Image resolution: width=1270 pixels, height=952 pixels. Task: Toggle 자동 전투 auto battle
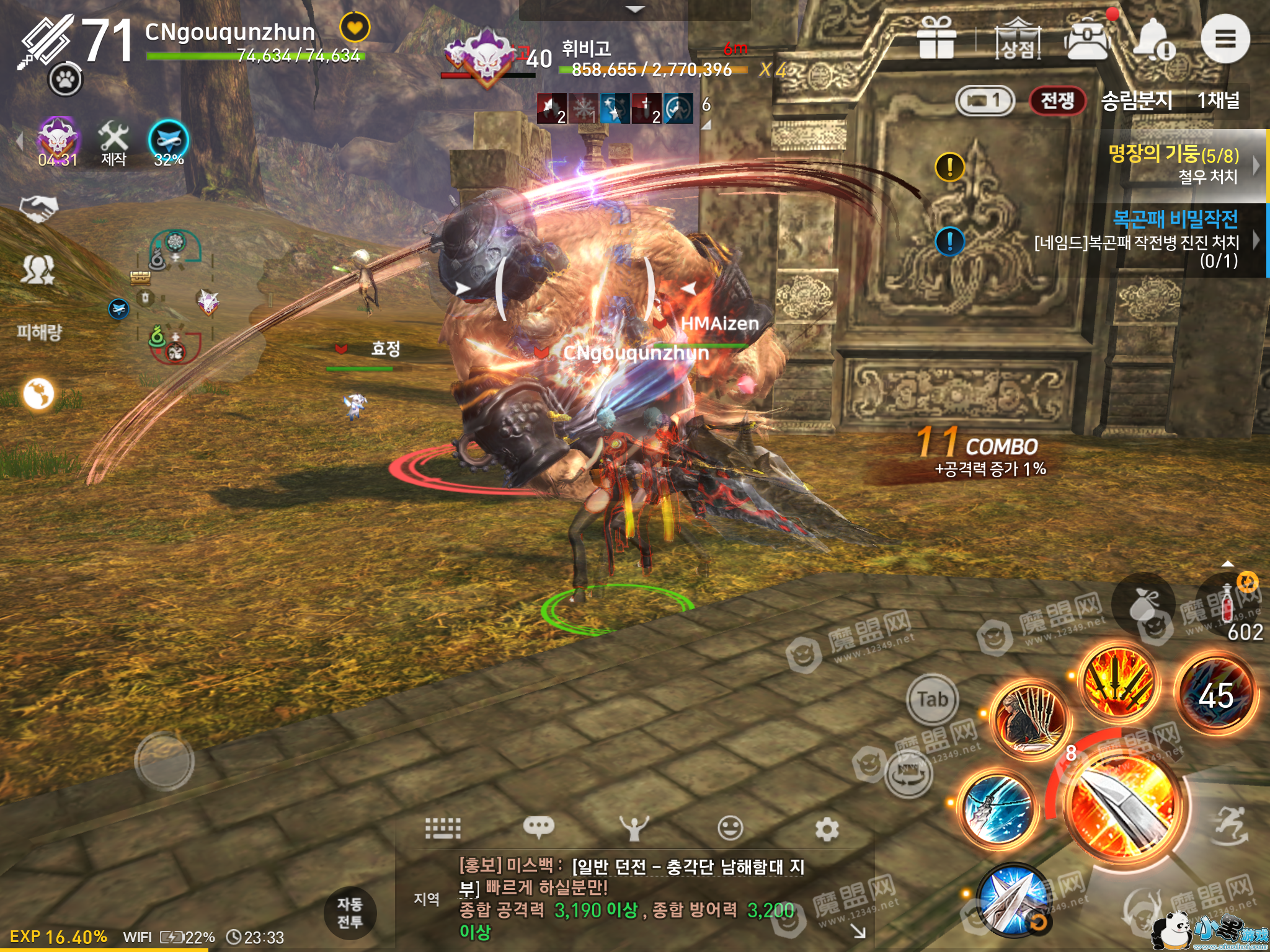[350, 912]
